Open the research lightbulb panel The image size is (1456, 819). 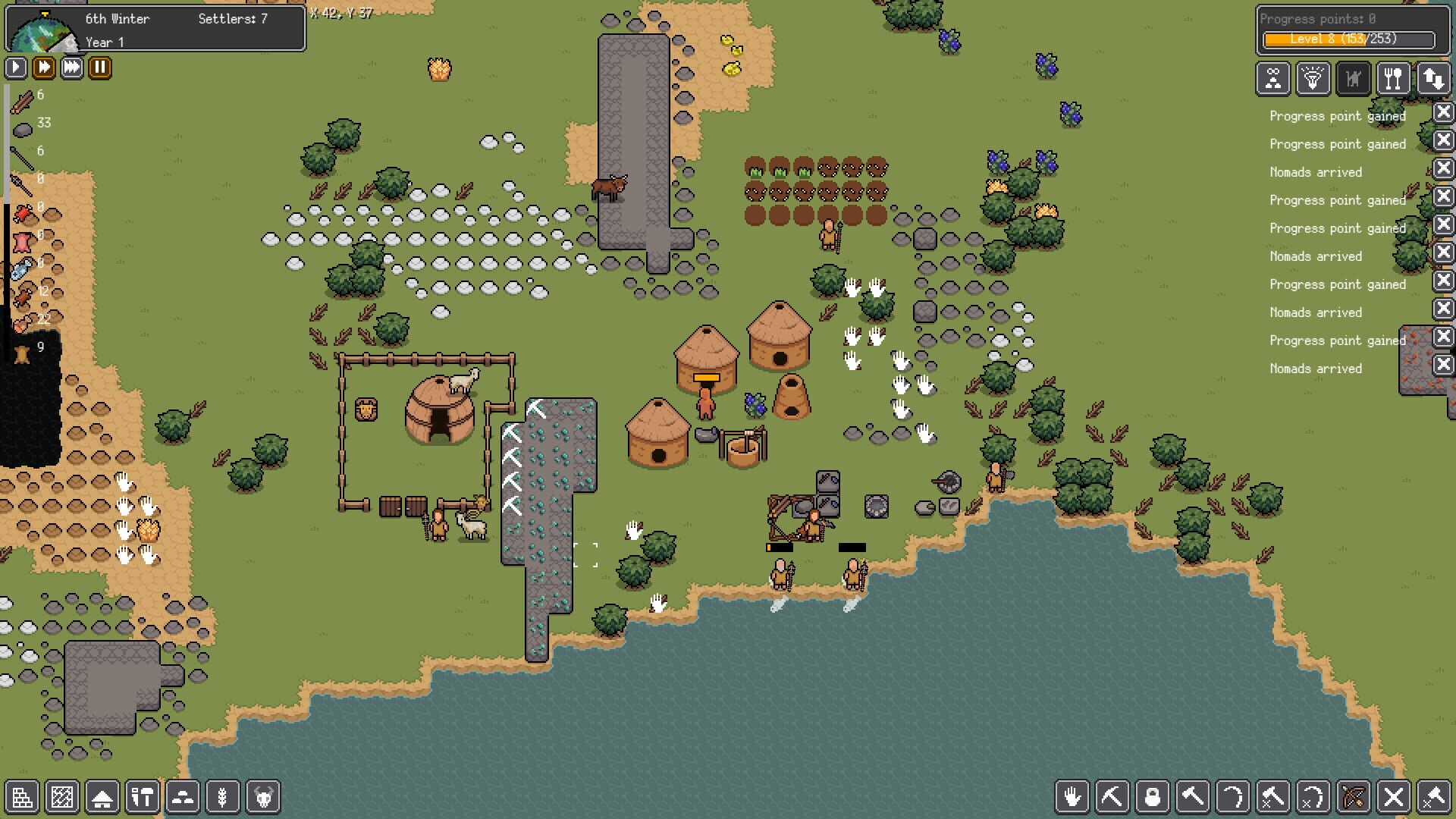coord(1313,78)
